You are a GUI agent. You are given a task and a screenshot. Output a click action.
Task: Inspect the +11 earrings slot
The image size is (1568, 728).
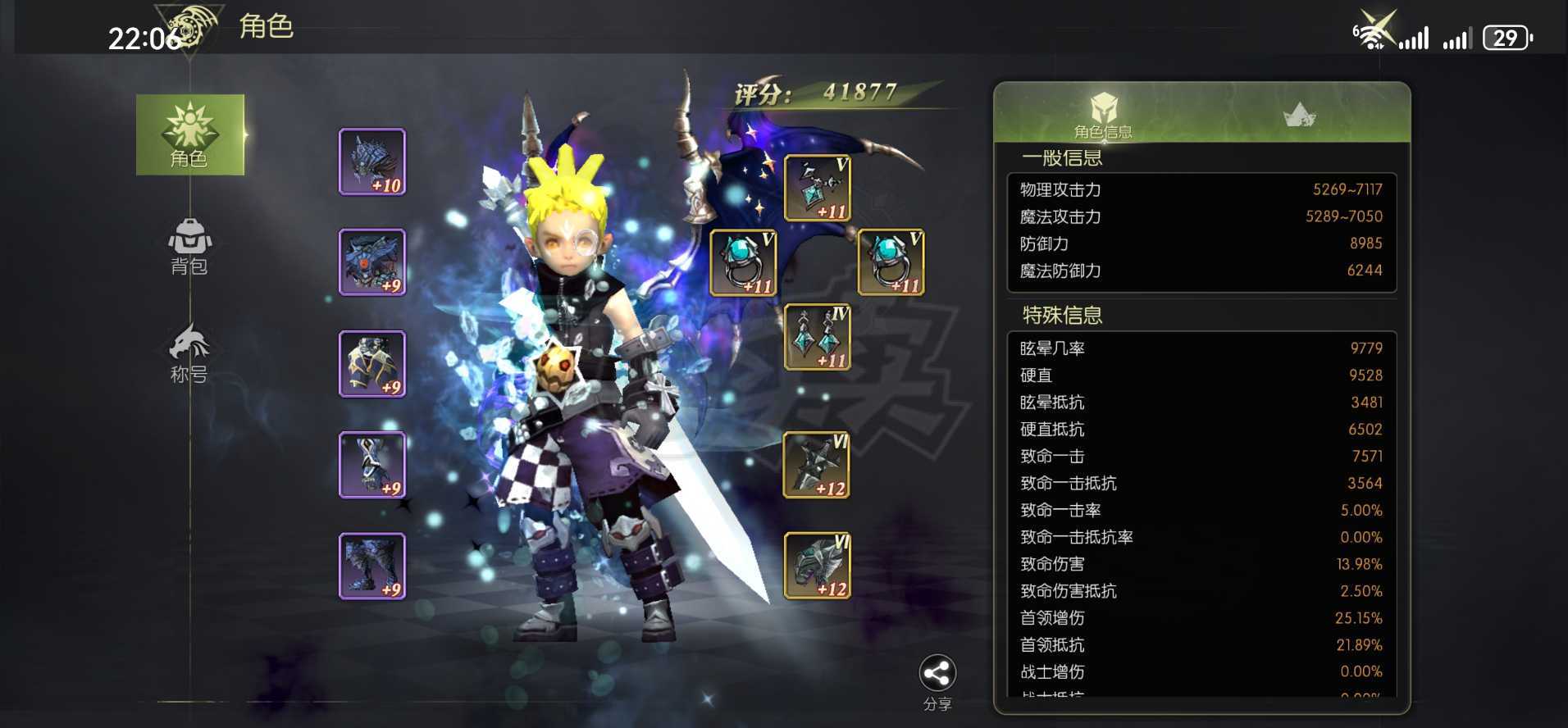pyautogui.click(x=818, y=337)
